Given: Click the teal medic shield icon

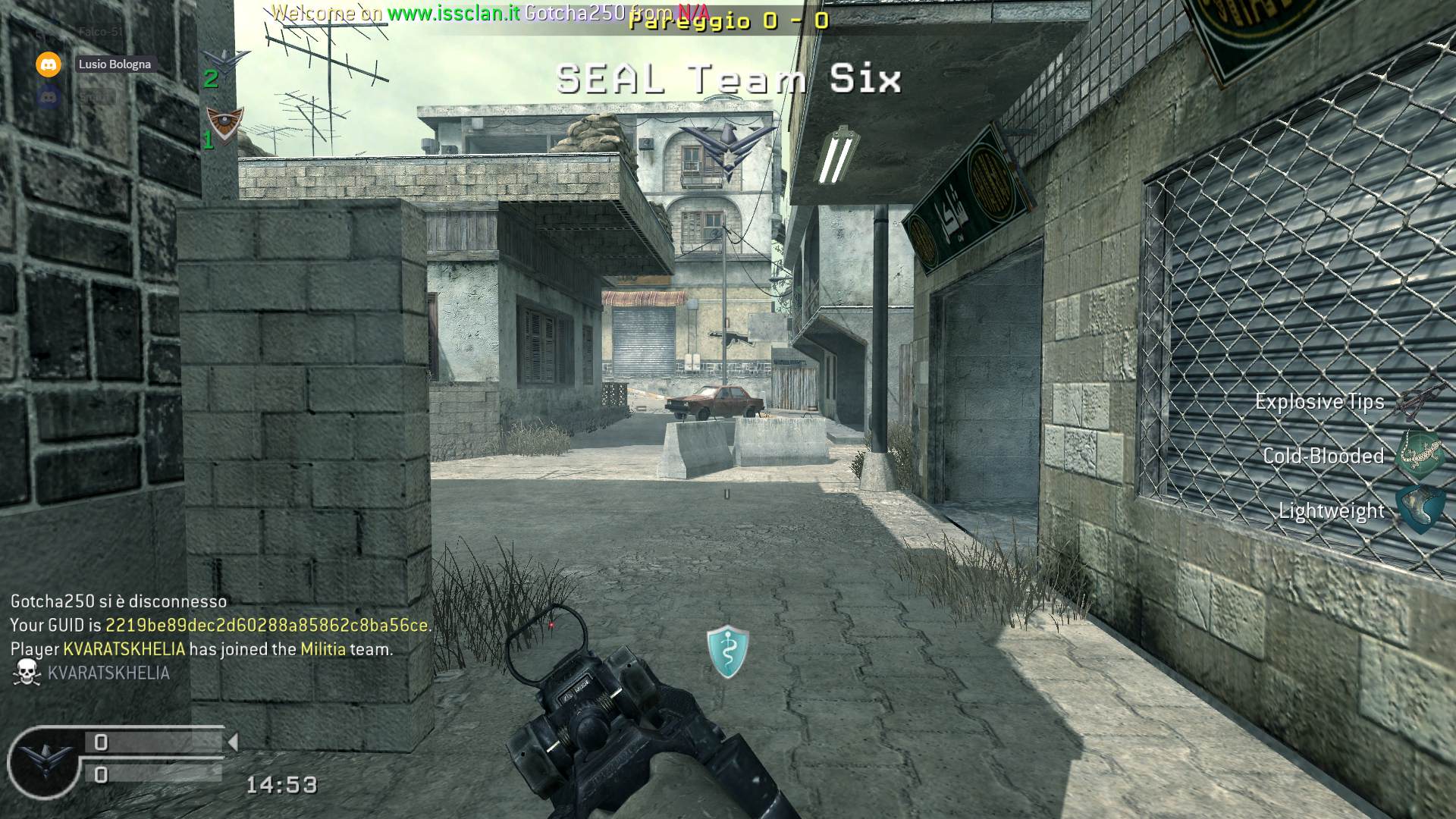Looking at the screenshot, I should [727, 651].
